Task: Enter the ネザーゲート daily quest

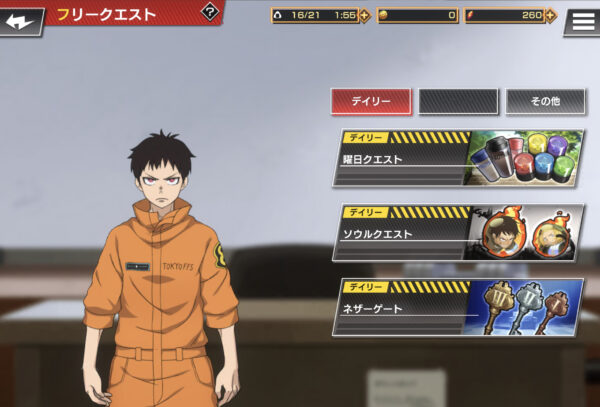Action: tap(458, 308)
